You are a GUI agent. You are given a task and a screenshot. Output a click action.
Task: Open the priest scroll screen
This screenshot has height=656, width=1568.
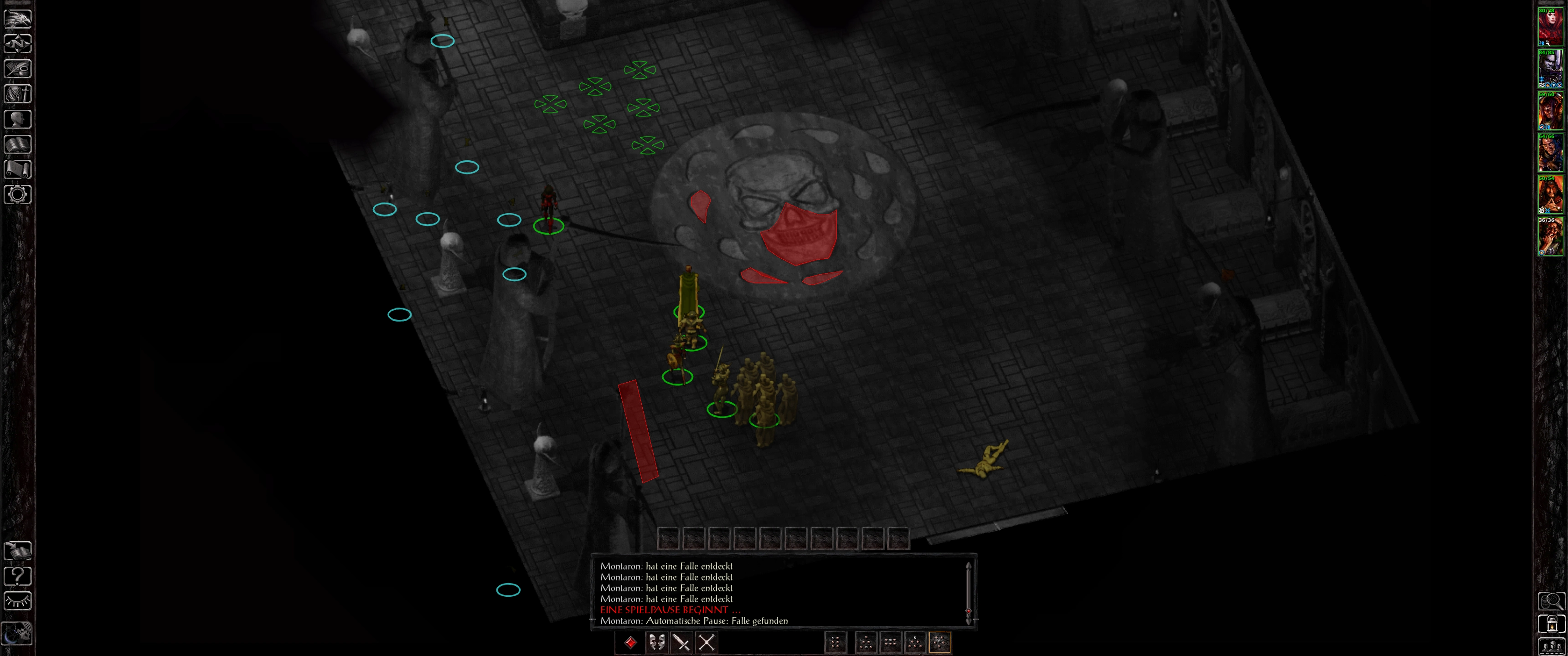18,169
